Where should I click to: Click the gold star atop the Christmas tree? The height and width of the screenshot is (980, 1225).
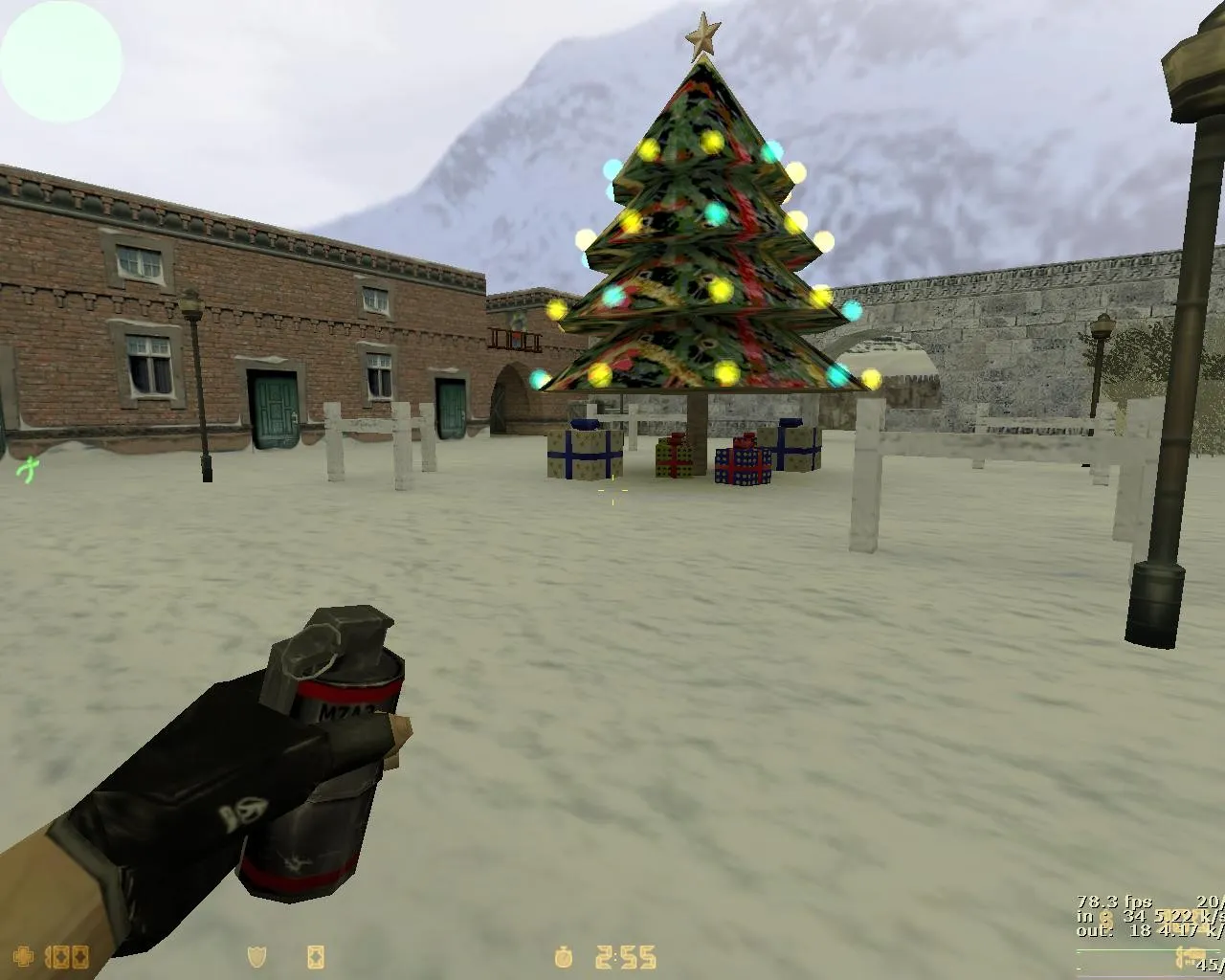click(705, 31)
